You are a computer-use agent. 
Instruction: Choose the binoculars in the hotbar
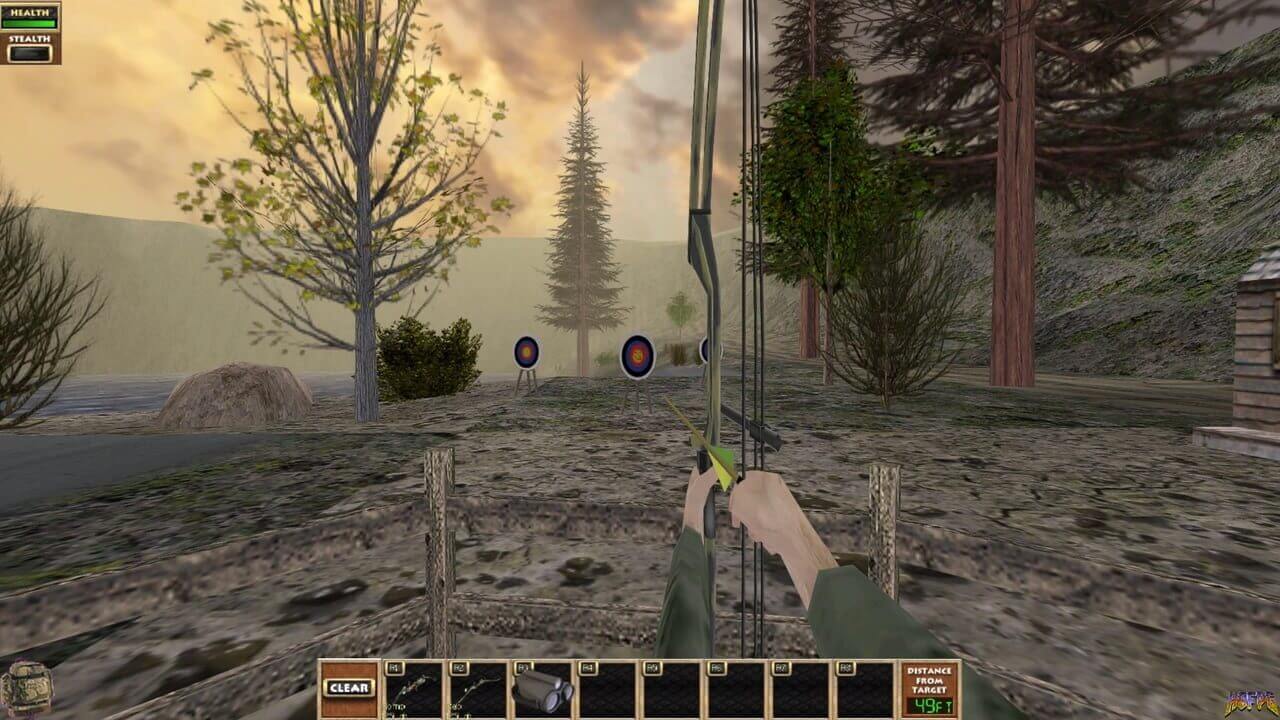(542, 691)
